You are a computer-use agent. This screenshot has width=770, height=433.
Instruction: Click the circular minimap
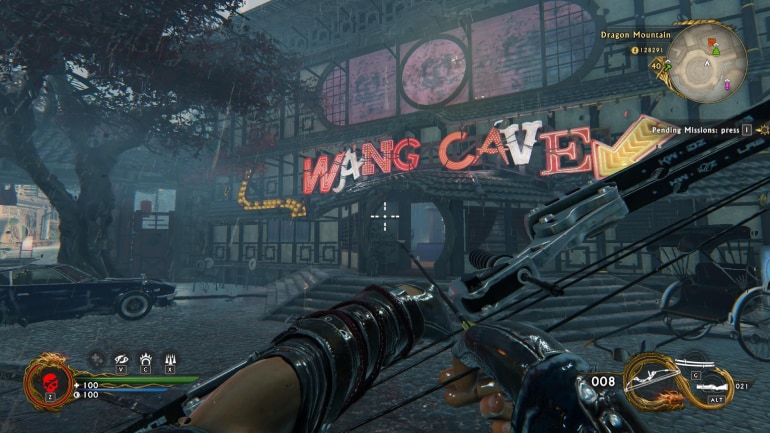point(707,63)
